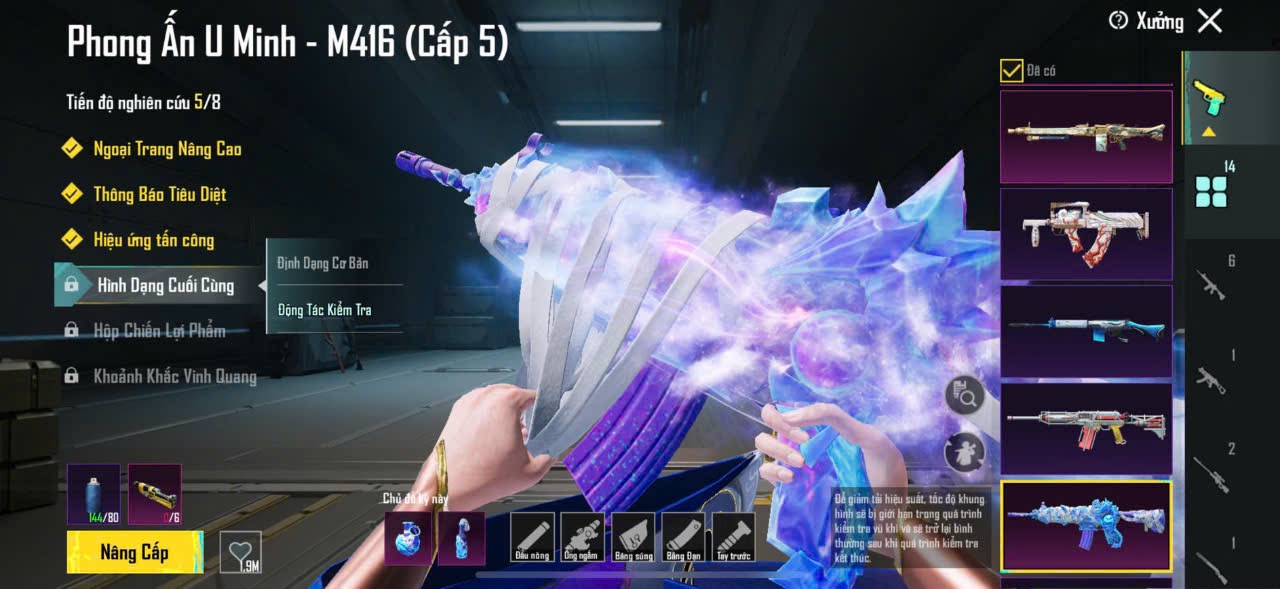The width and height of the screenshot is (1280, 589).
Task: Open the magnifier inspect button
Action: (964, 396)
